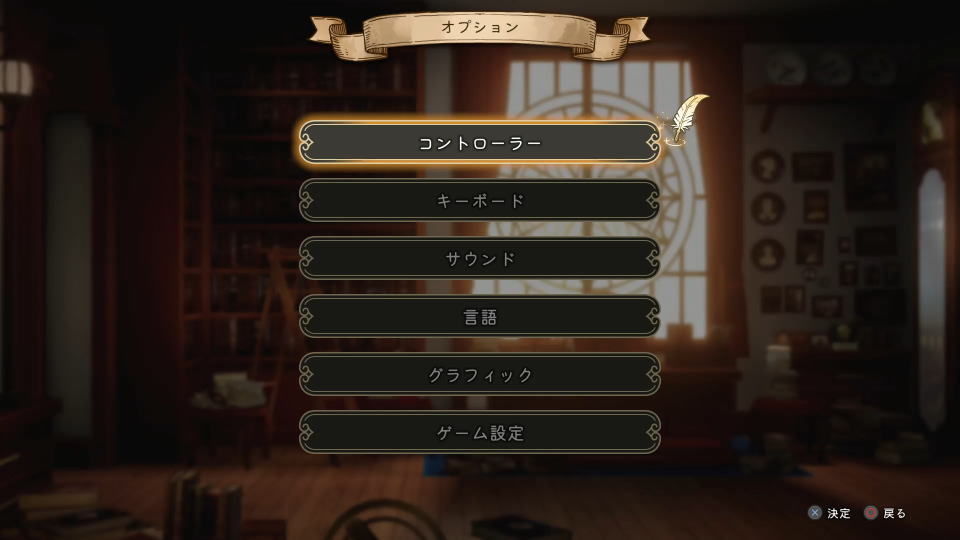This screenshot has width=960, height=540.
Task: Open the グラフィック settings
Action: [x=480, y=375]
